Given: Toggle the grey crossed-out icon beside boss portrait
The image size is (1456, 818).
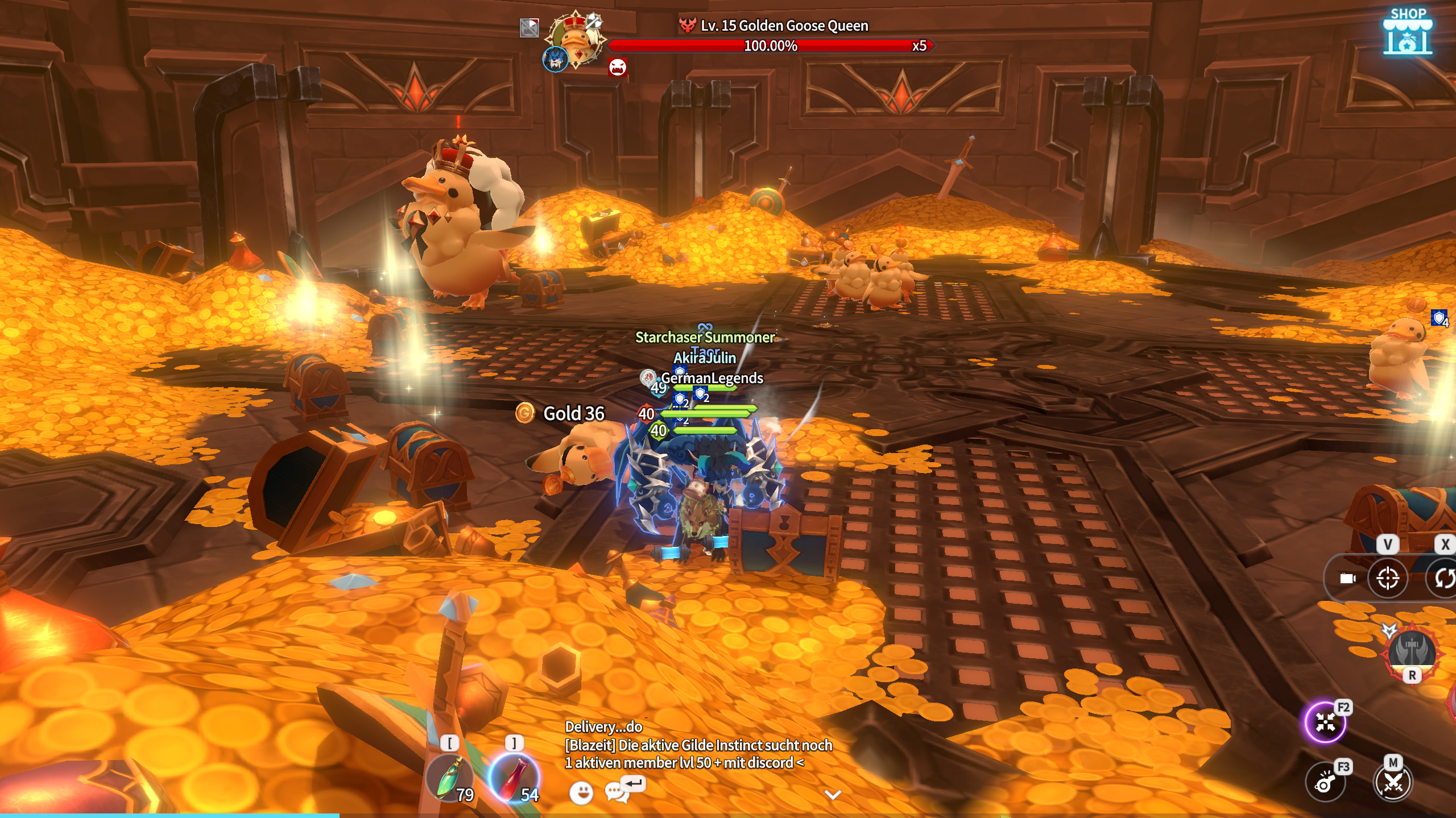Looking at the screenshot, I should tap(529, 27).
